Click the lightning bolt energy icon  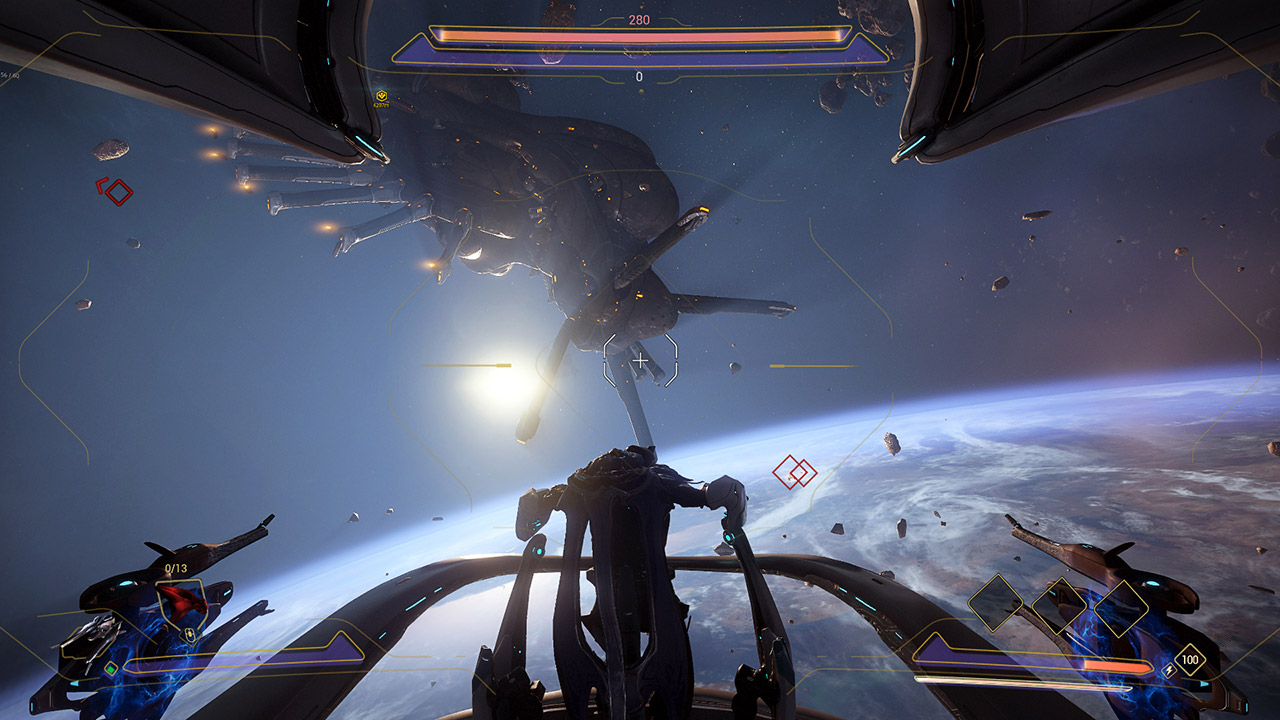tap(1169, 670)
